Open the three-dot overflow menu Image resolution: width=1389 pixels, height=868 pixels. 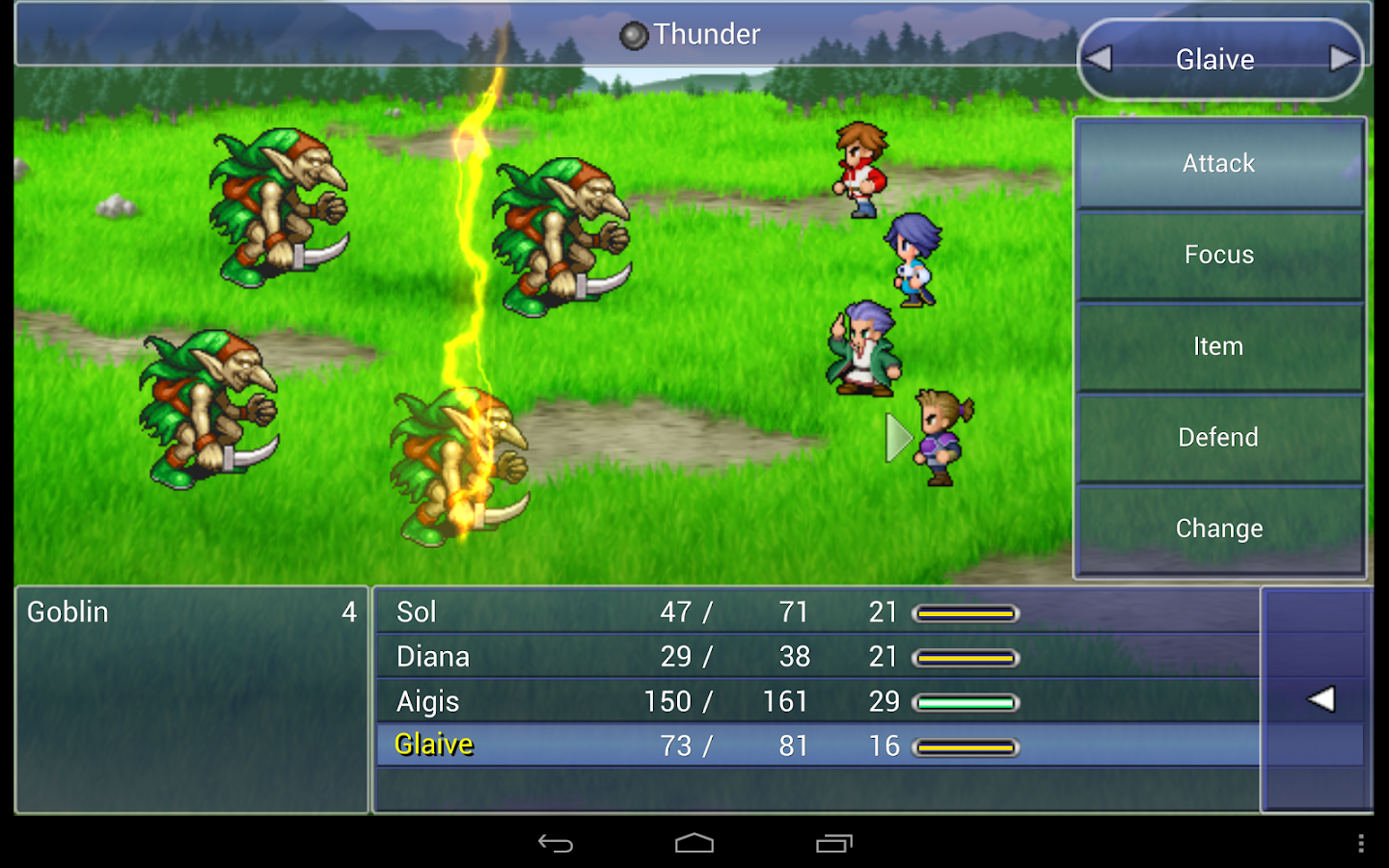pyautogui.click(x=1361, y=844)
